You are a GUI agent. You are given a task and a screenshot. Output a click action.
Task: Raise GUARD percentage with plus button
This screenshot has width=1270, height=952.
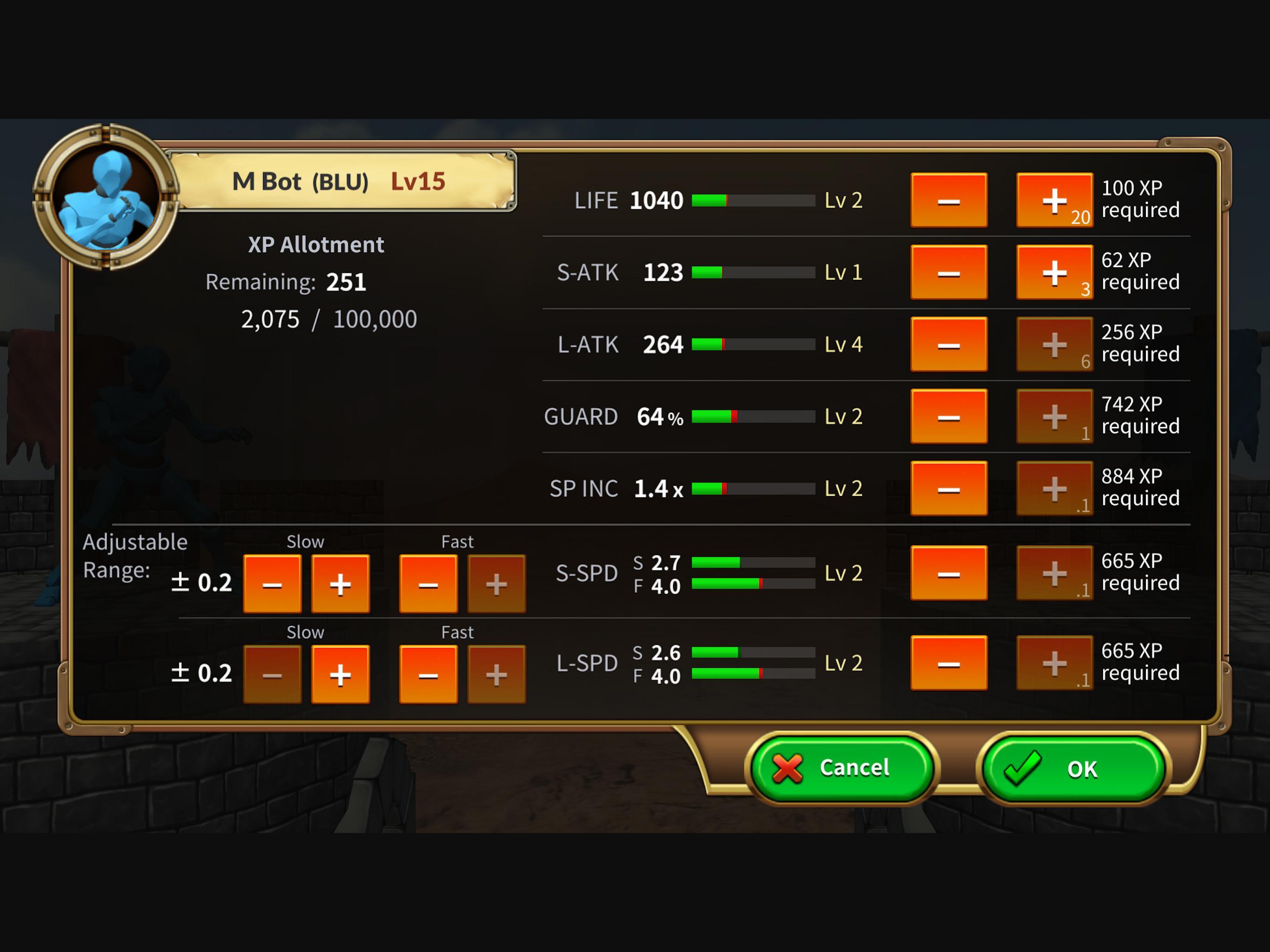tap(1055, 417)
